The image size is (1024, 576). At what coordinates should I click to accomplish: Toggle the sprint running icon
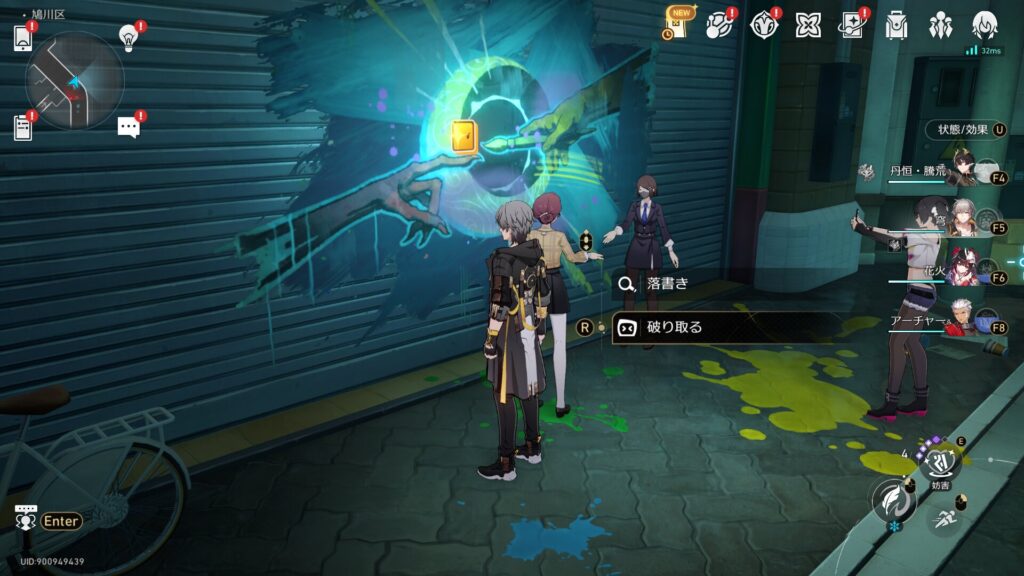coord(943,517)
